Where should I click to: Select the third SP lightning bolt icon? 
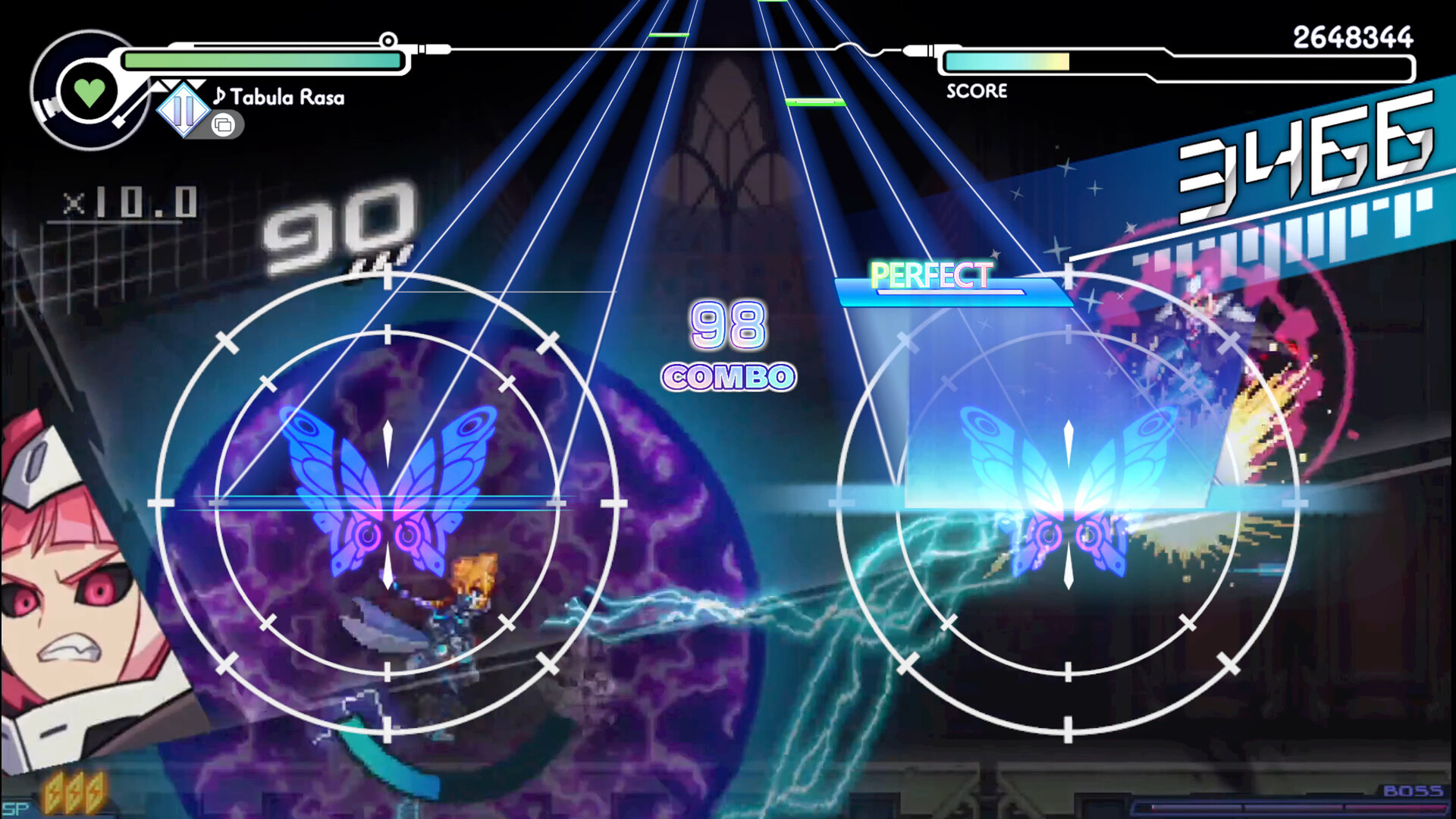pos(96,791)
